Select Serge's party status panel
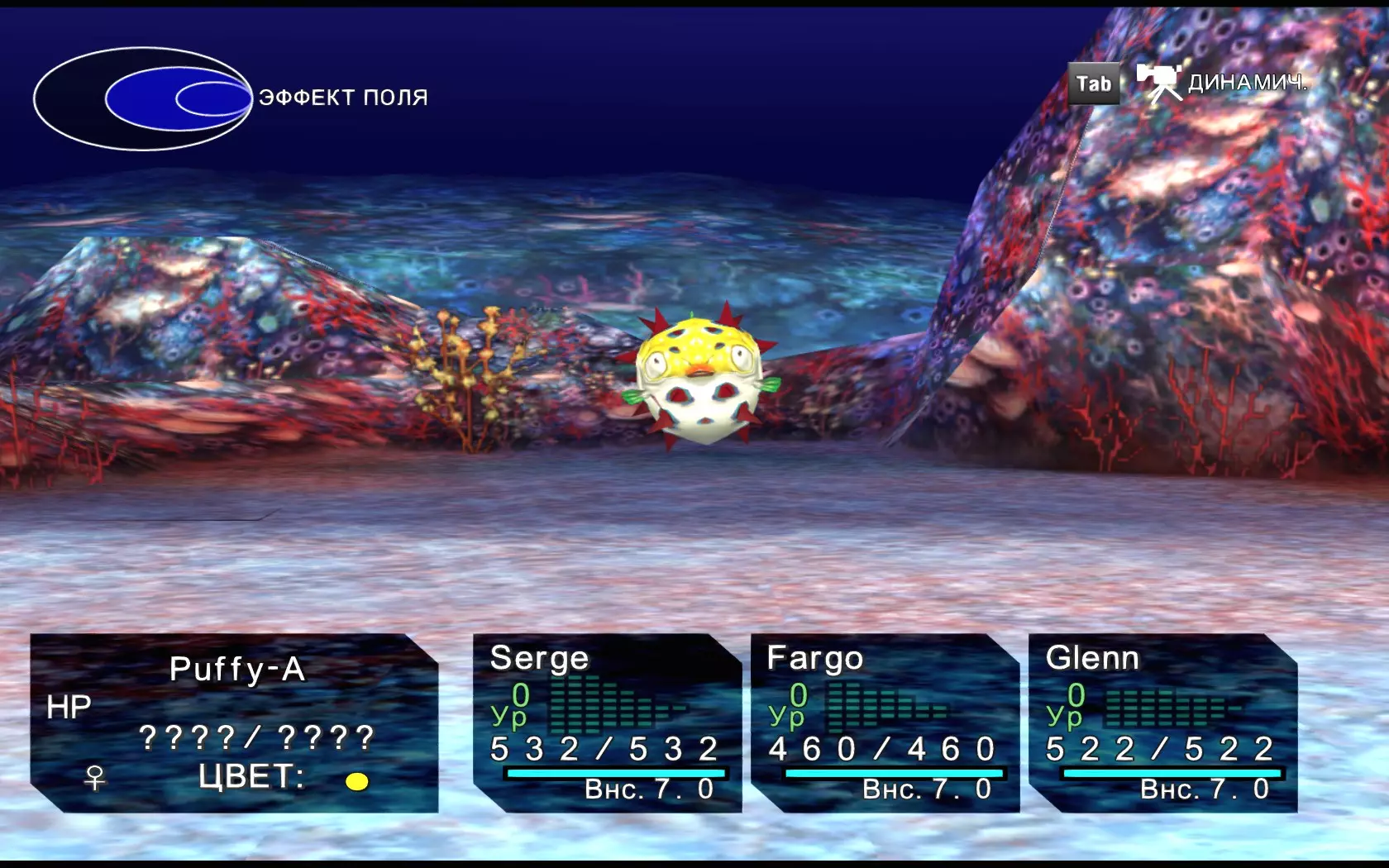Viewport: 1389px width, 868px height. click(x=607, y=723)
